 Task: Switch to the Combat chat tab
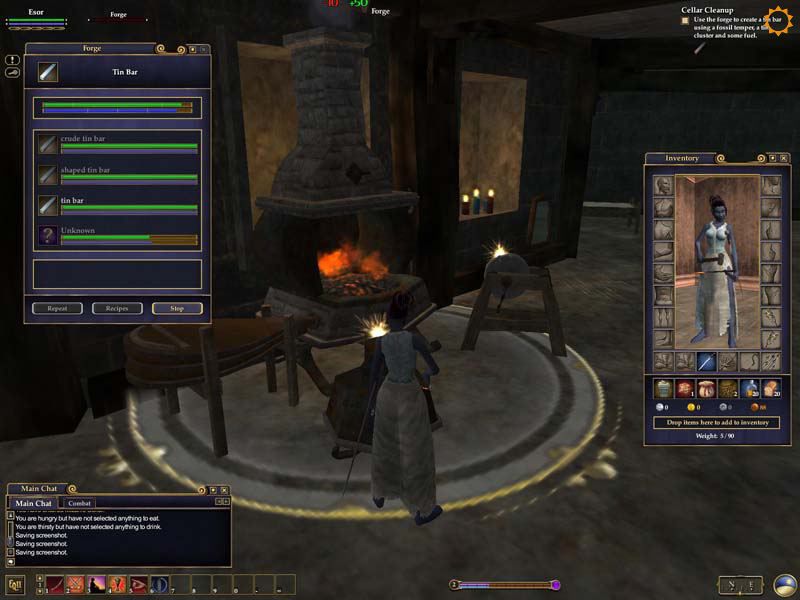79,503
